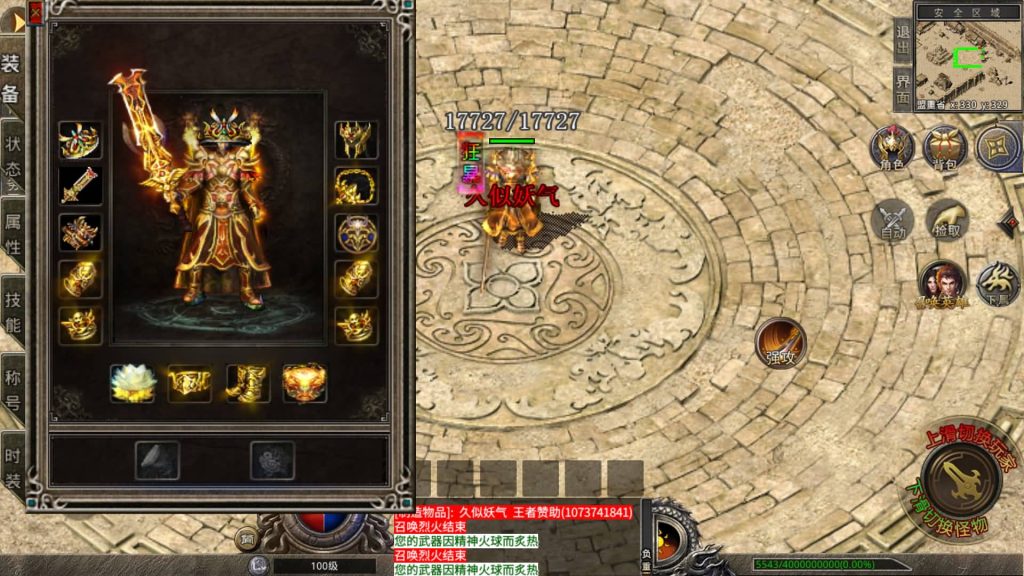Screen dimensions: 1024x576
Task: Select the golden boots equipment slot
Action: point(247,383)
